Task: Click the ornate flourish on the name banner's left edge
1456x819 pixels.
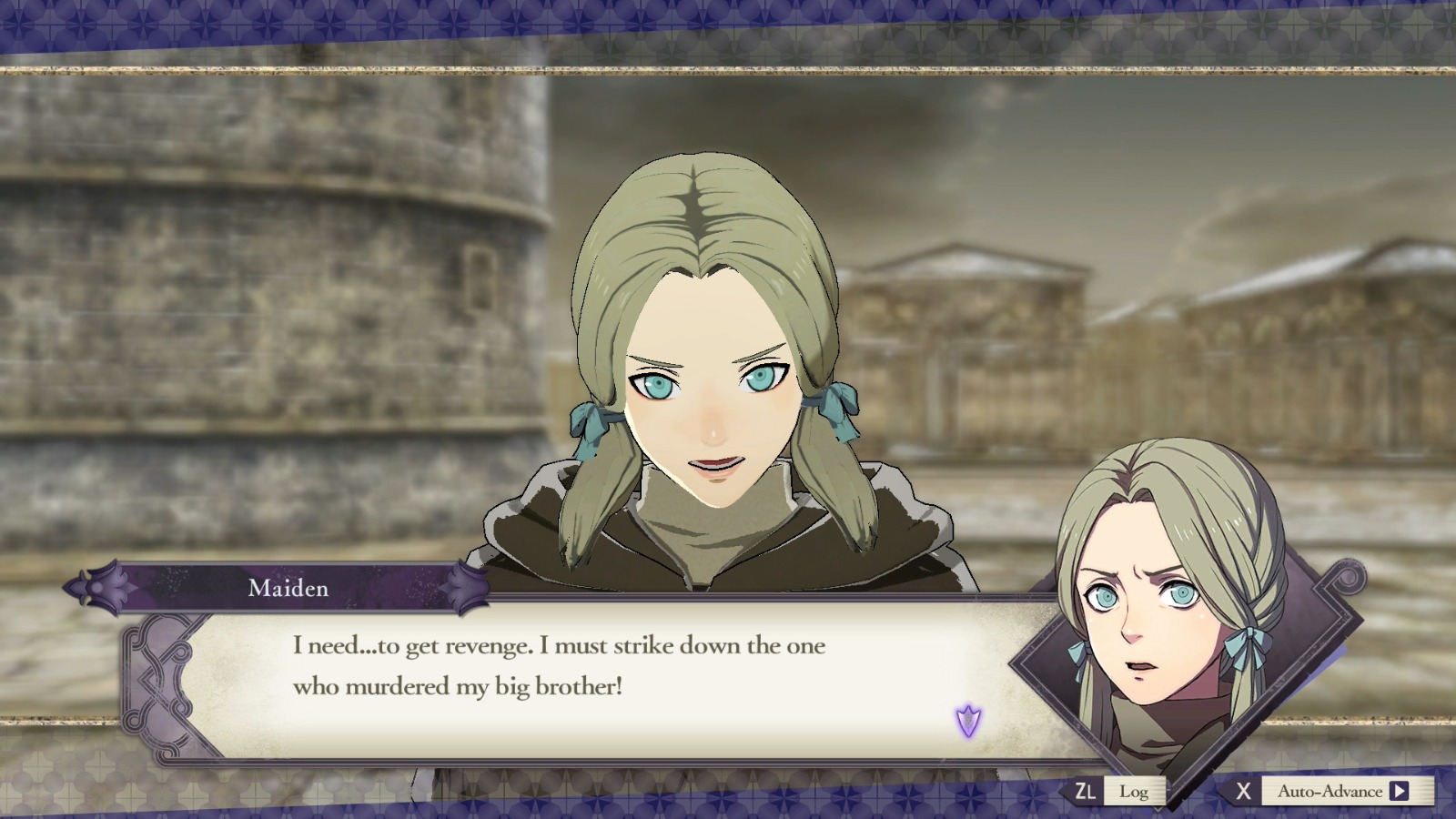Action: [100, 587]
